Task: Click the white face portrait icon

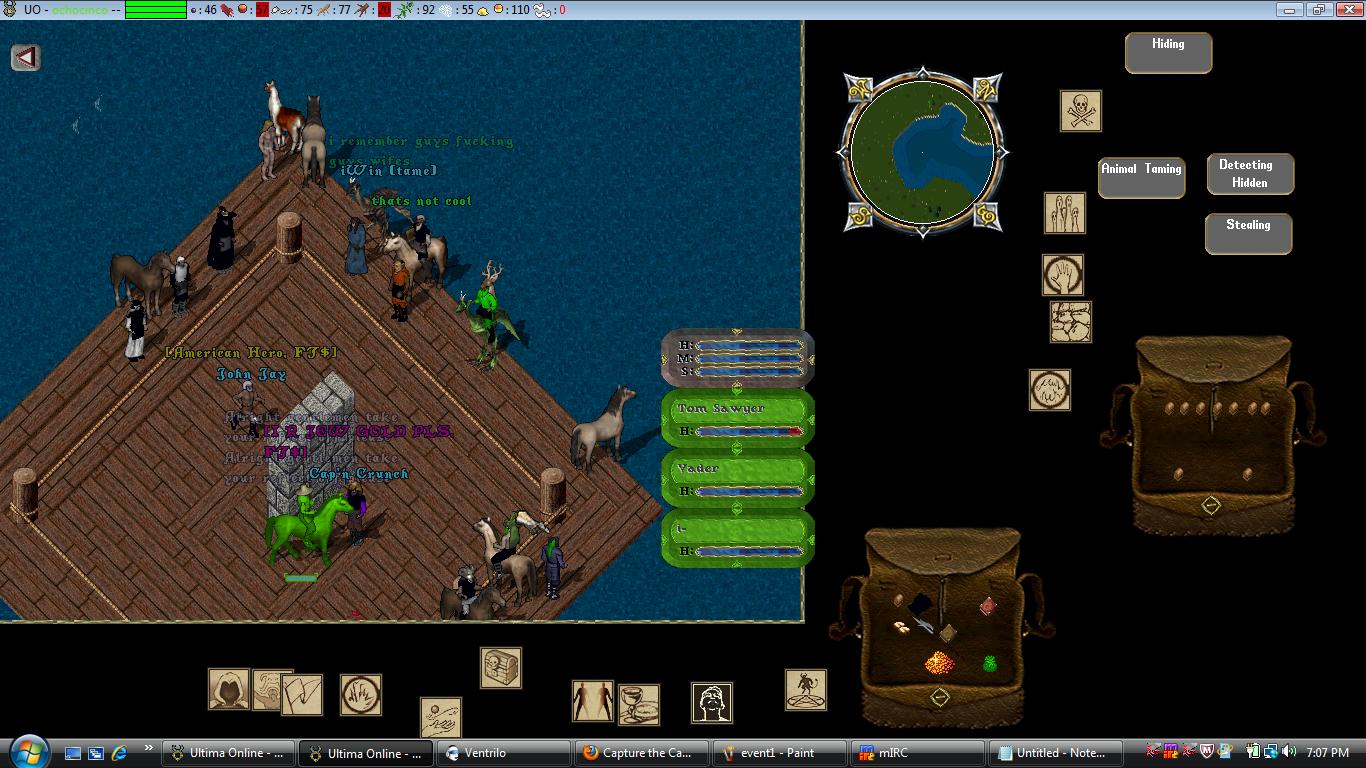Action: pyautogui.click(x=711, y=703)
